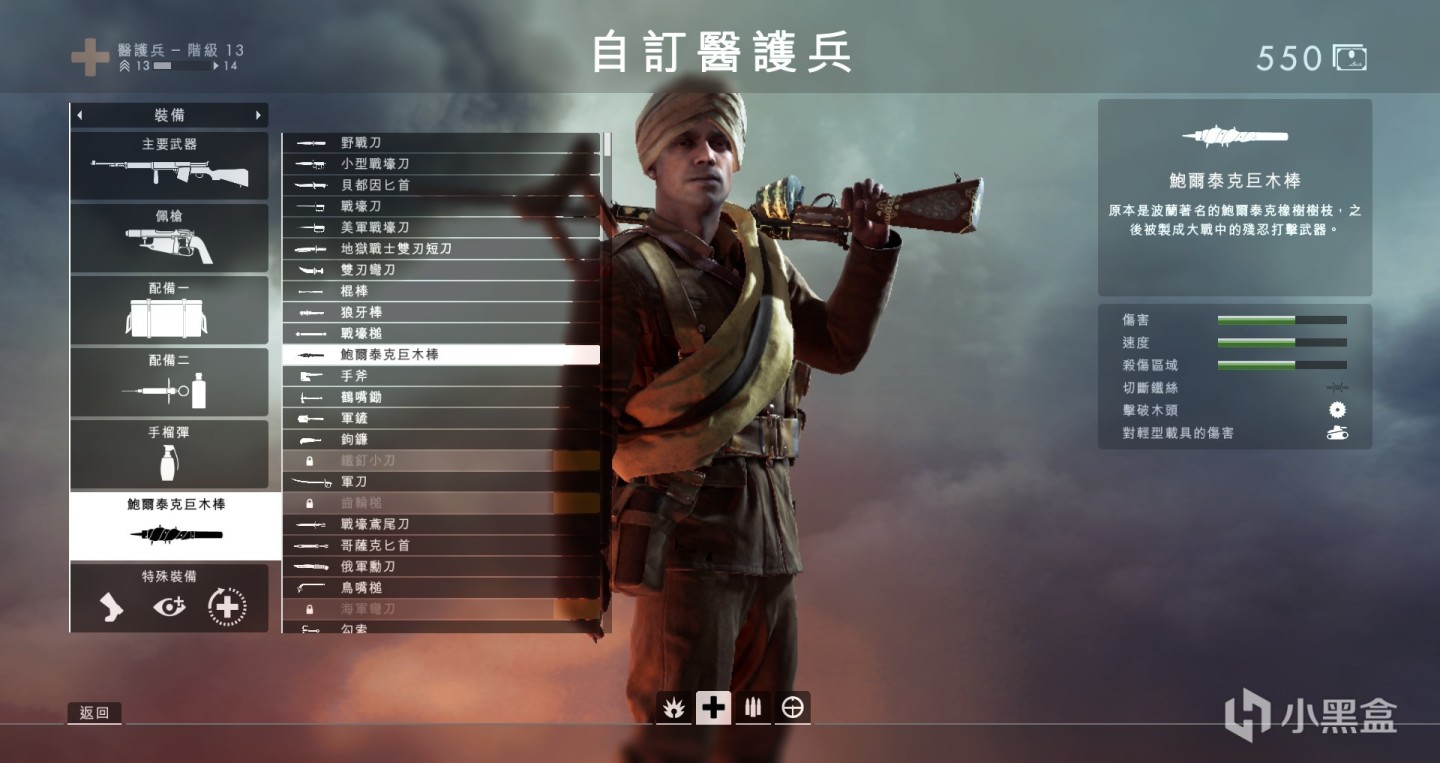
Task: Switch to the explosion class tab at bottom
Action: point(673,707)
